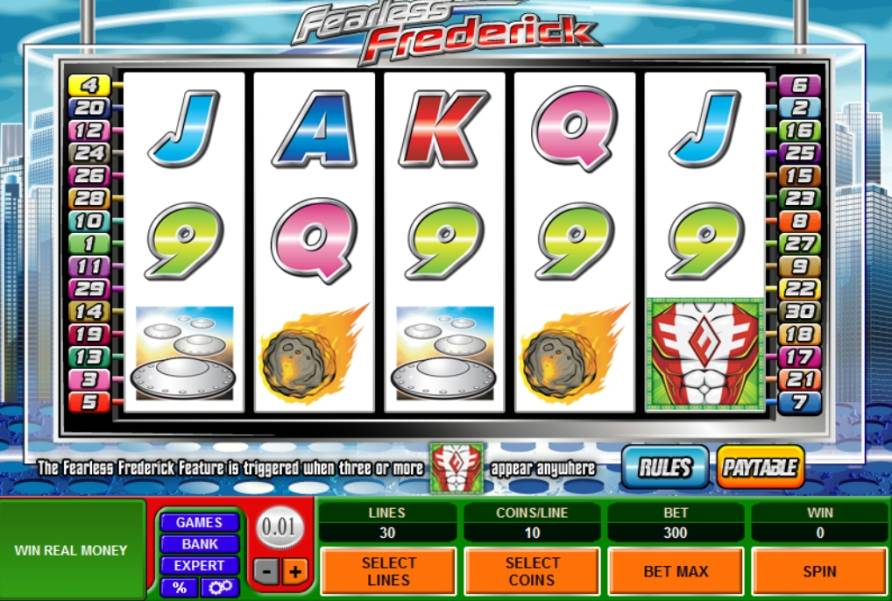Screen dimensions: 892x601
Task: Select payline number 7 marker
Action: (800, 402)
